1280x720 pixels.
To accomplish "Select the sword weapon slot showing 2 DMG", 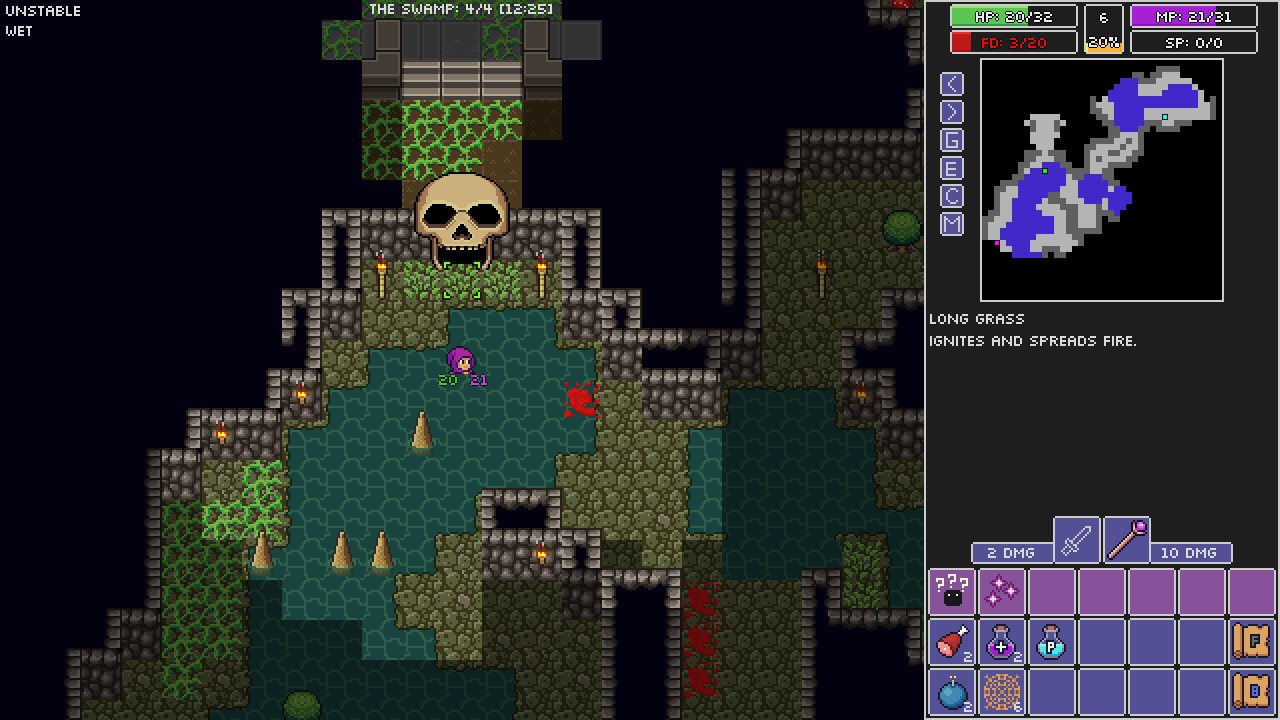I will click(x=1076, y=540).
